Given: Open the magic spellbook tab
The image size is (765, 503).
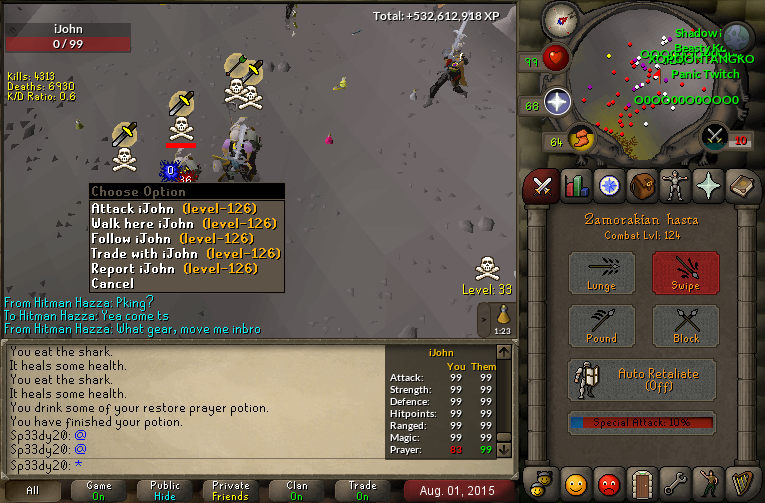Looking at the screenshot, I should (742, 185).
